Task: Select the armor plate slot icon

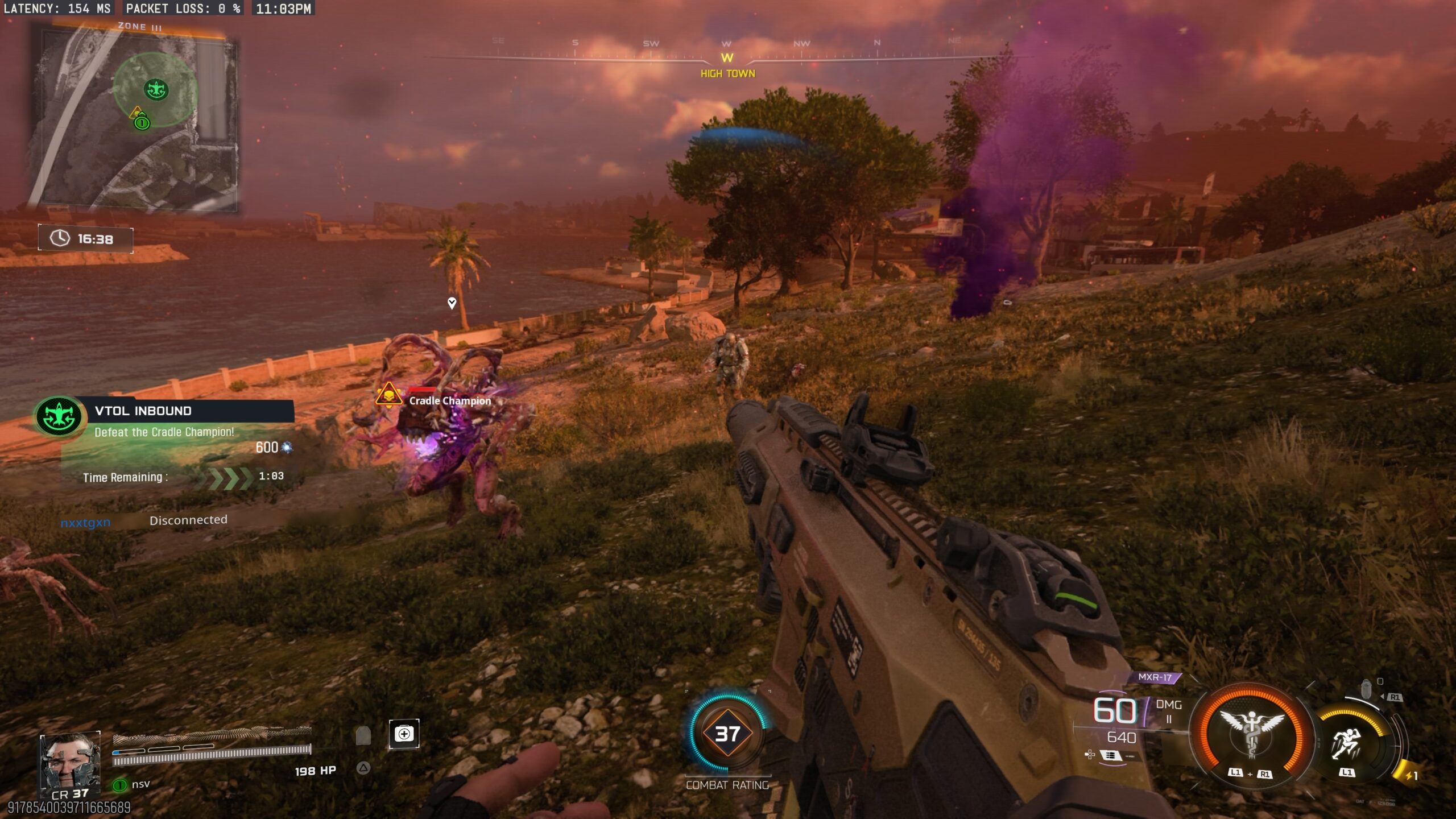Action: click(363, 735)
